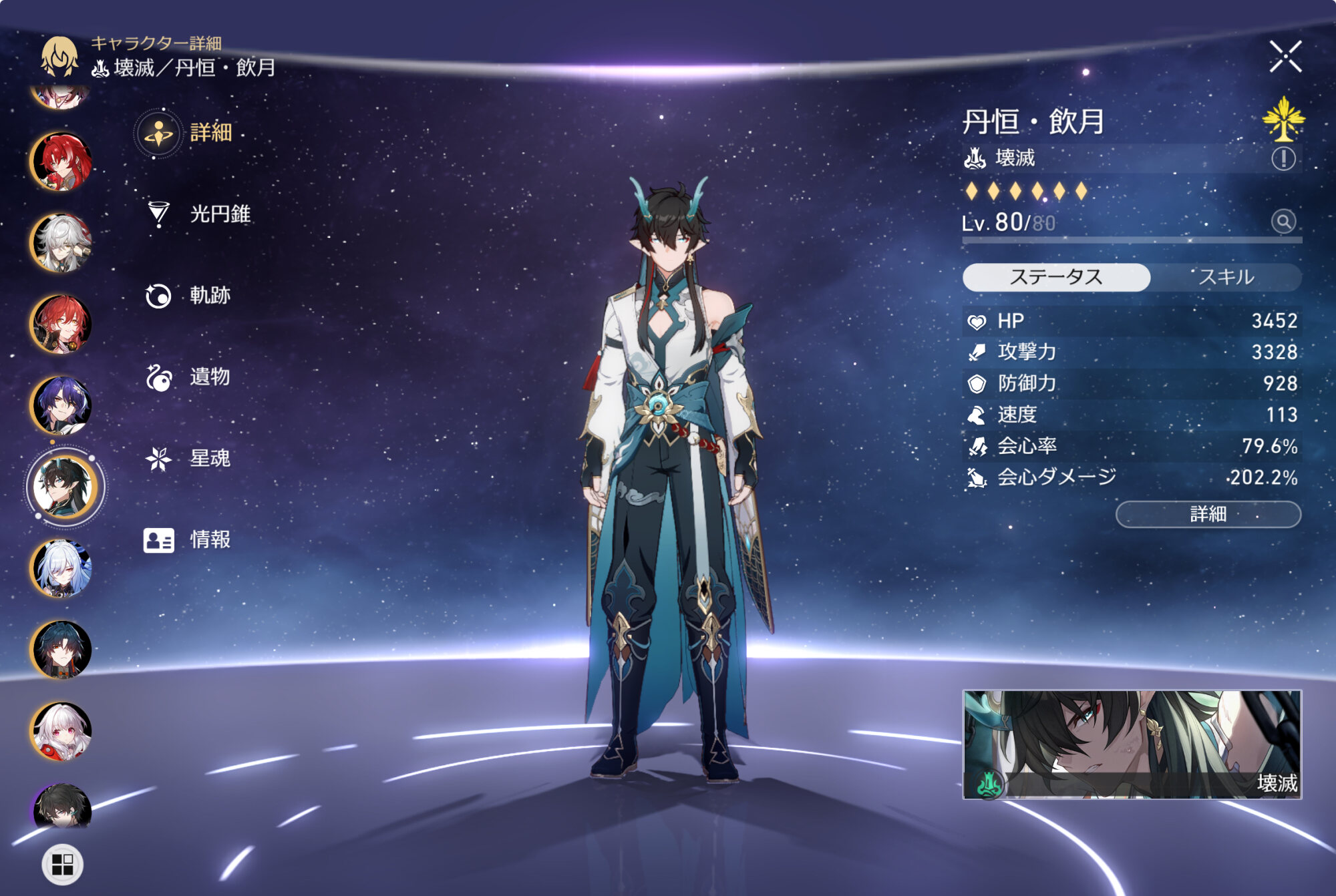Image resolution: width=1336 pixels, height=896 pixels.
Task: Open the character grid view button
Action: click(x=62, y=865)
